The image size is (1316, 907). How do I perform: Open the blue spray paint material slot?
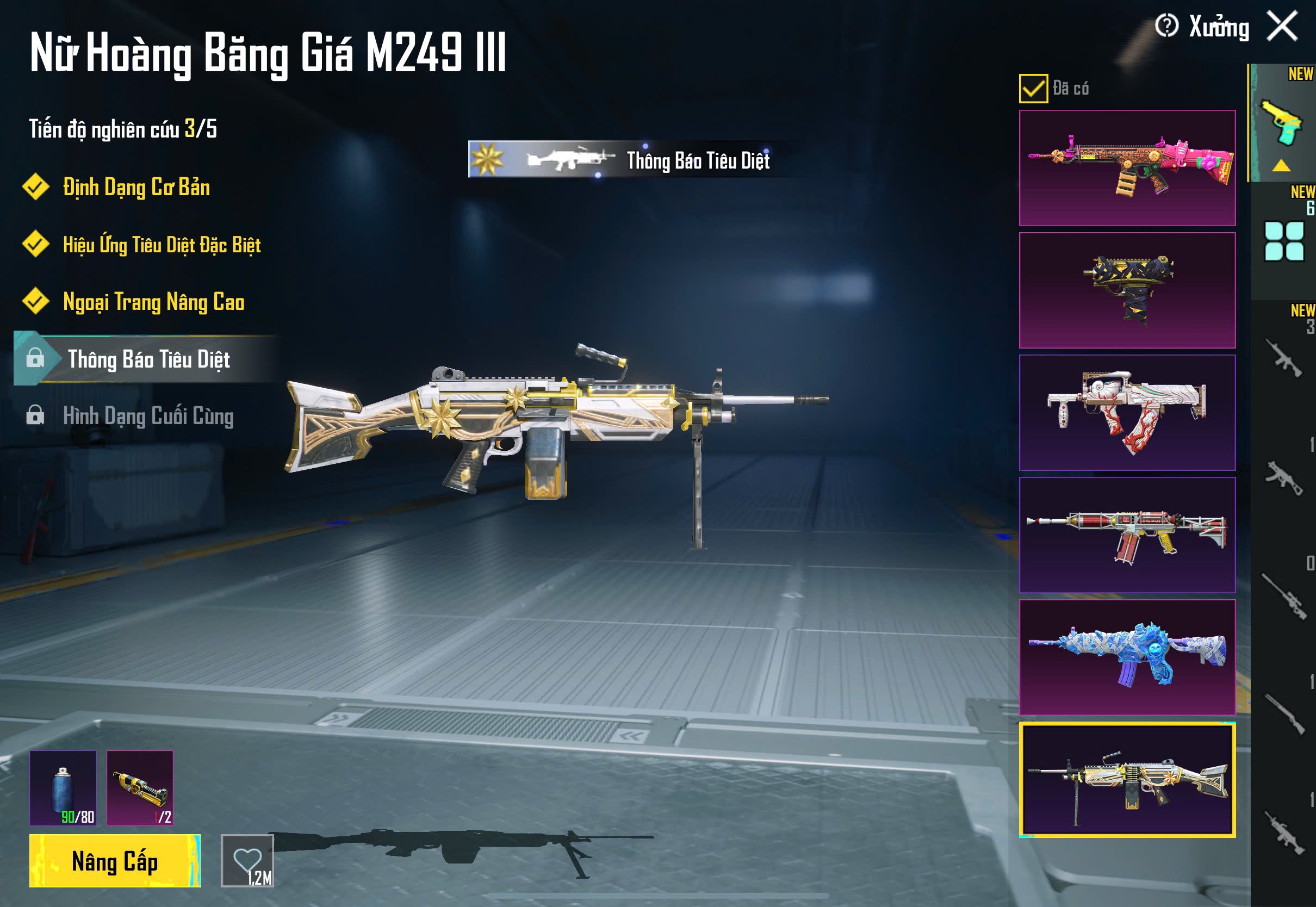pyautogui.click(x=63, y=788)
